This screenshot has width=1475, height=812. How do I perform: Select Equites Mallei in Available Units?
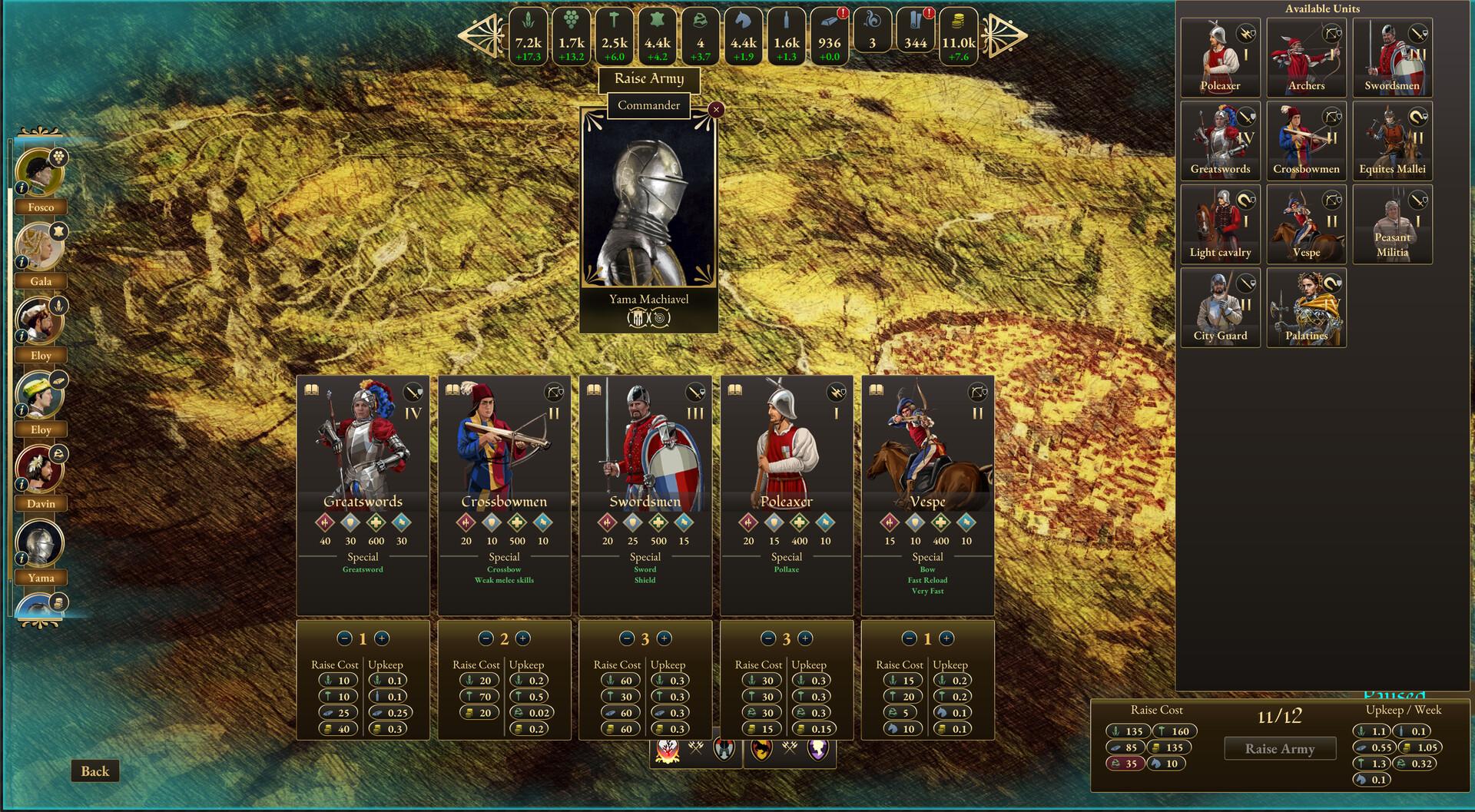[x=1392, y=141]
